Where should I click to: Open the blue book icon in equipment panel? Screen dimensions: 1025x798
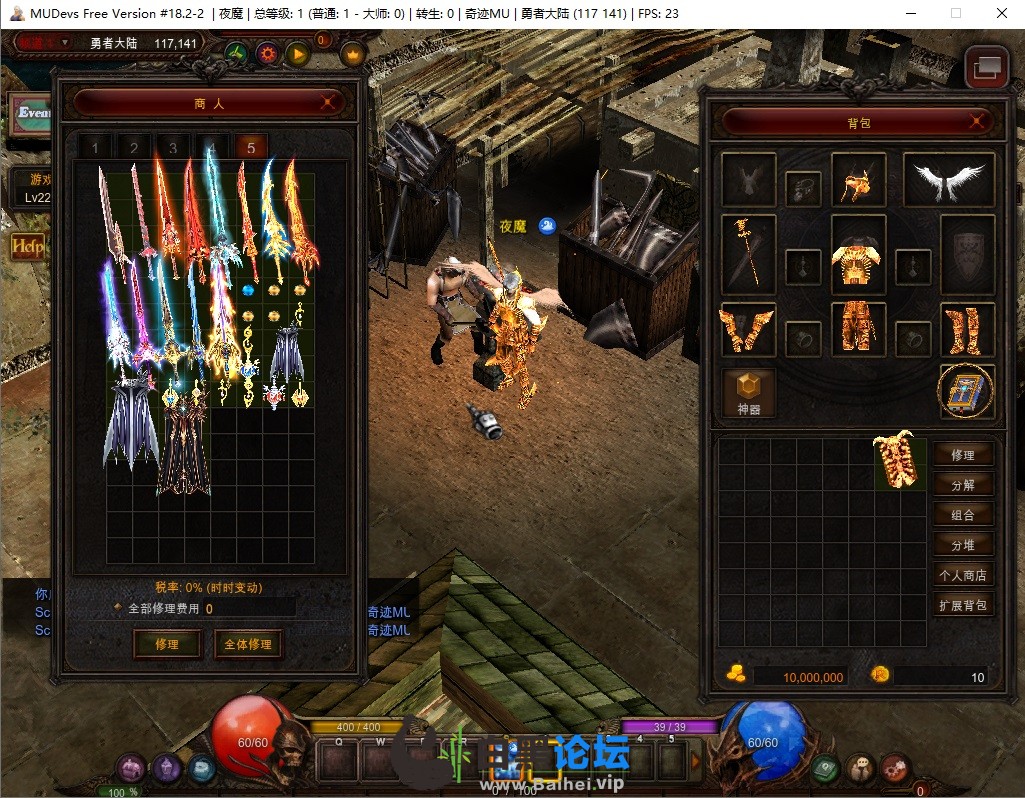pos(966,391)
